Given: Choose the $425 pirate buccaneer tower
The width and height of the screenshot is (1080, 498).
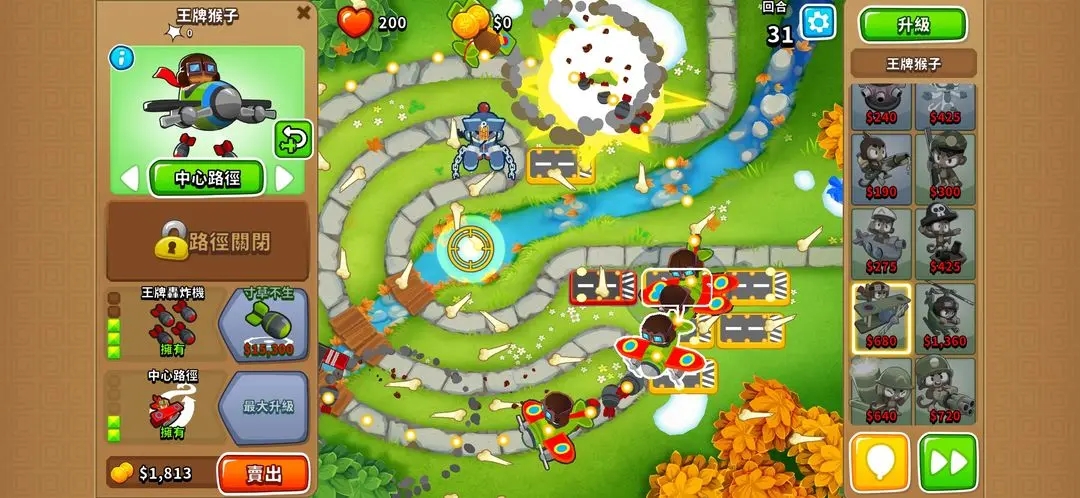Looking at the screenshot, I should [x=944, y=243].
